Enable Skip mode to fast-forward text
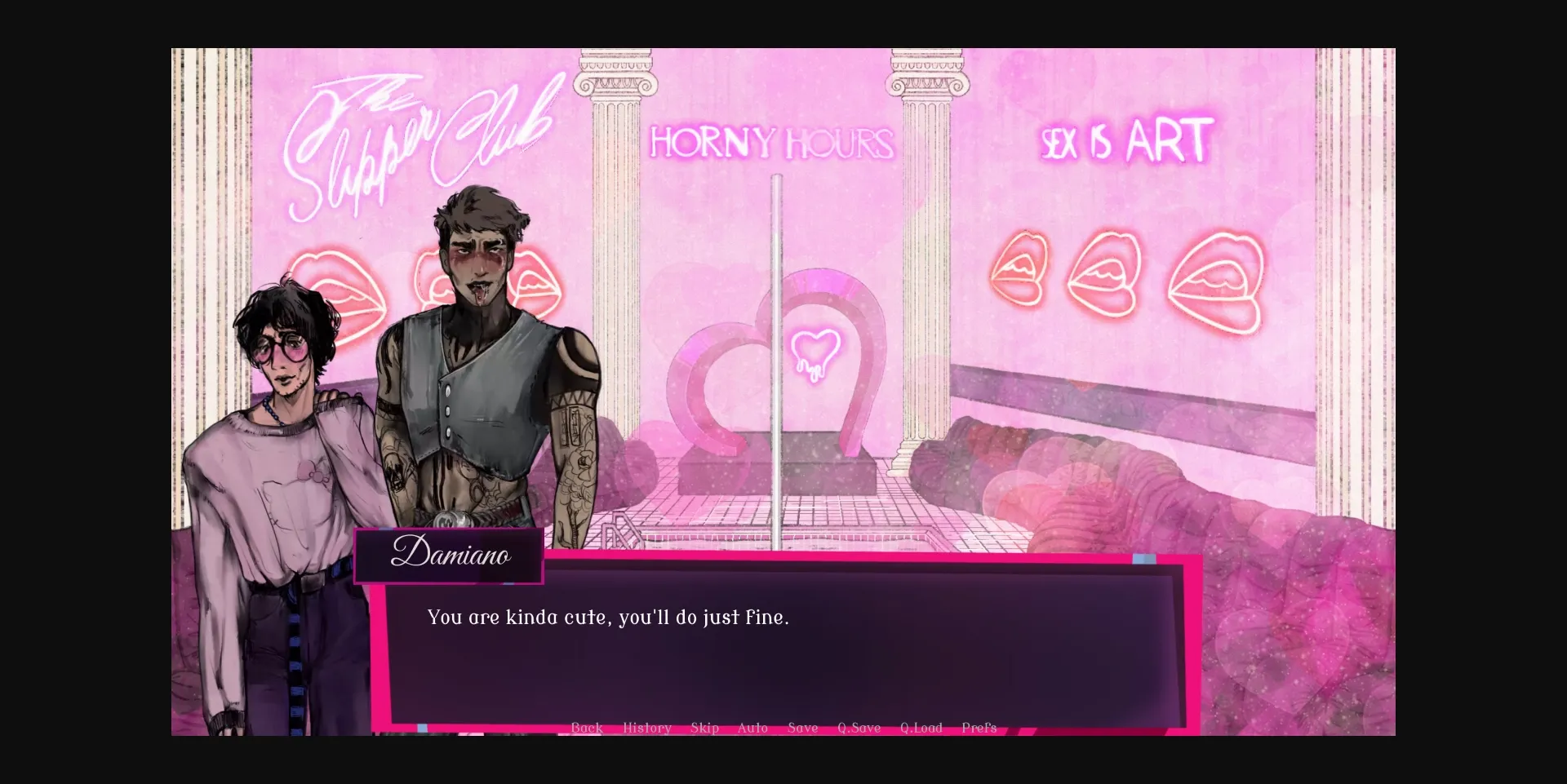The image size is (1567, 784). coord(705,727)
